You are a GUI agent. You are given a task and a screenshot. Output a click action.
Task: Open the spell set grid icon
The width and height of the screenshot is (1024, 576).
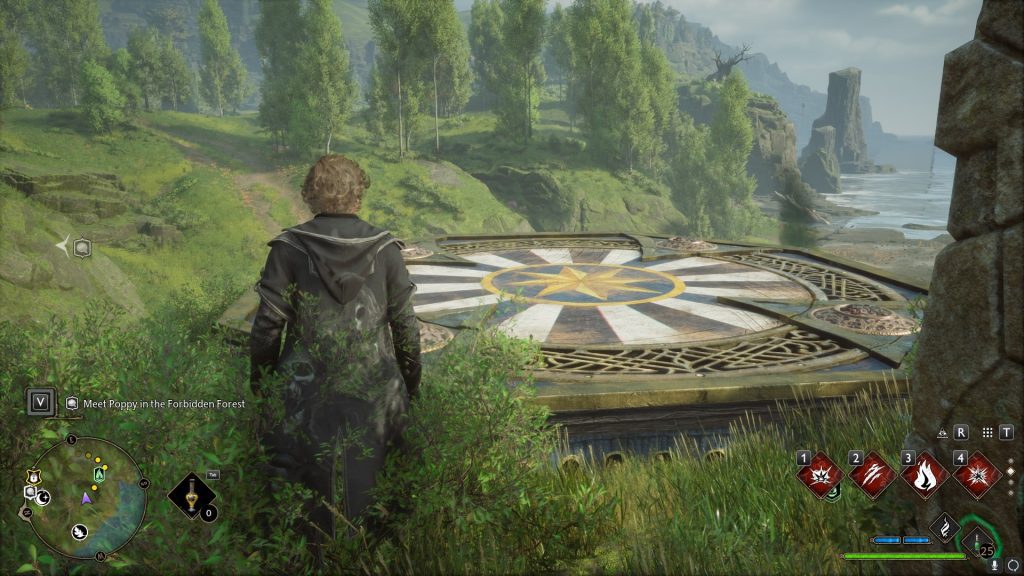(988, 433)
